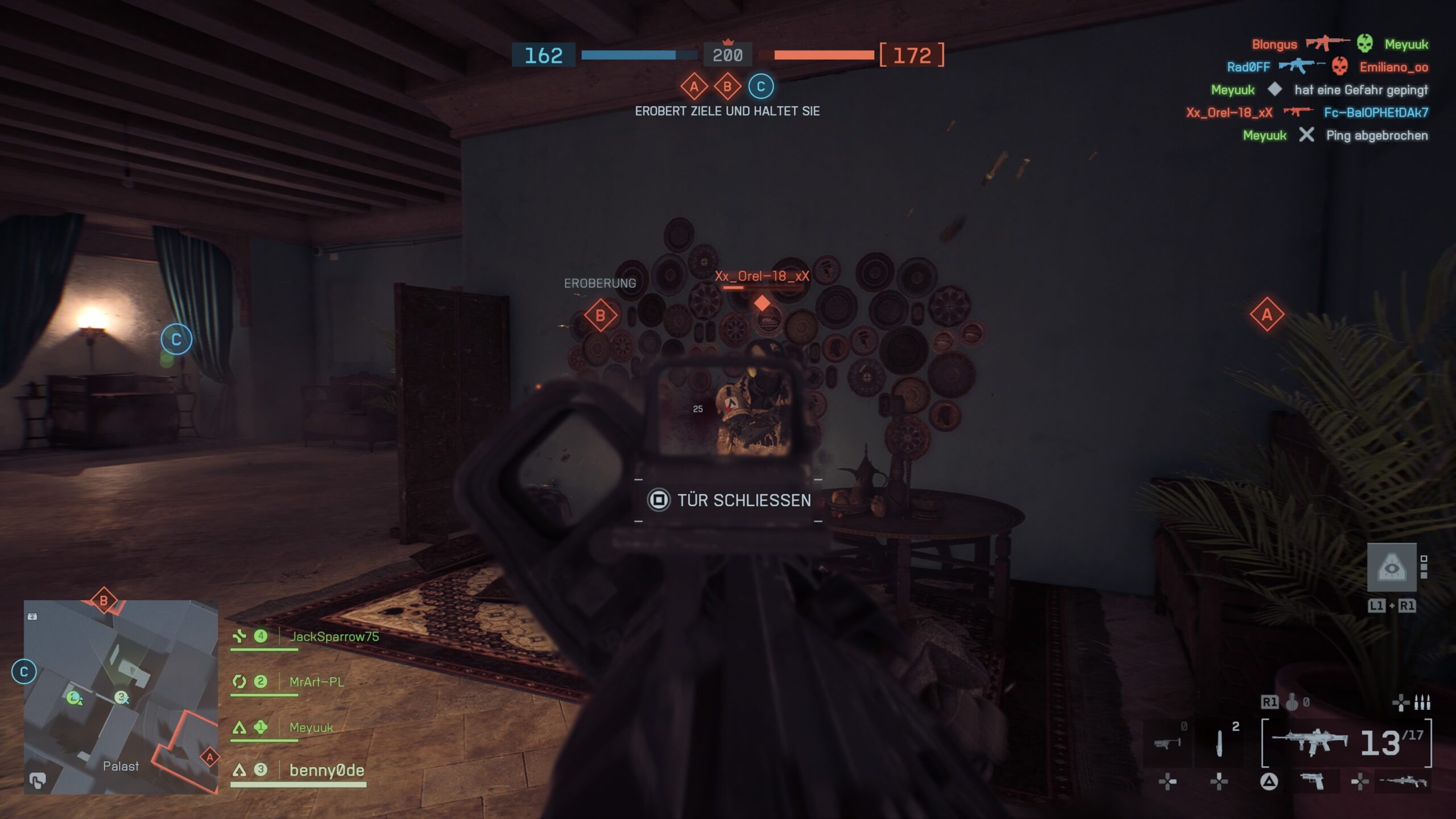The image size is (1456, 819).
Task: Click the Blongus kill feed entry
Action: (1275, 44)
